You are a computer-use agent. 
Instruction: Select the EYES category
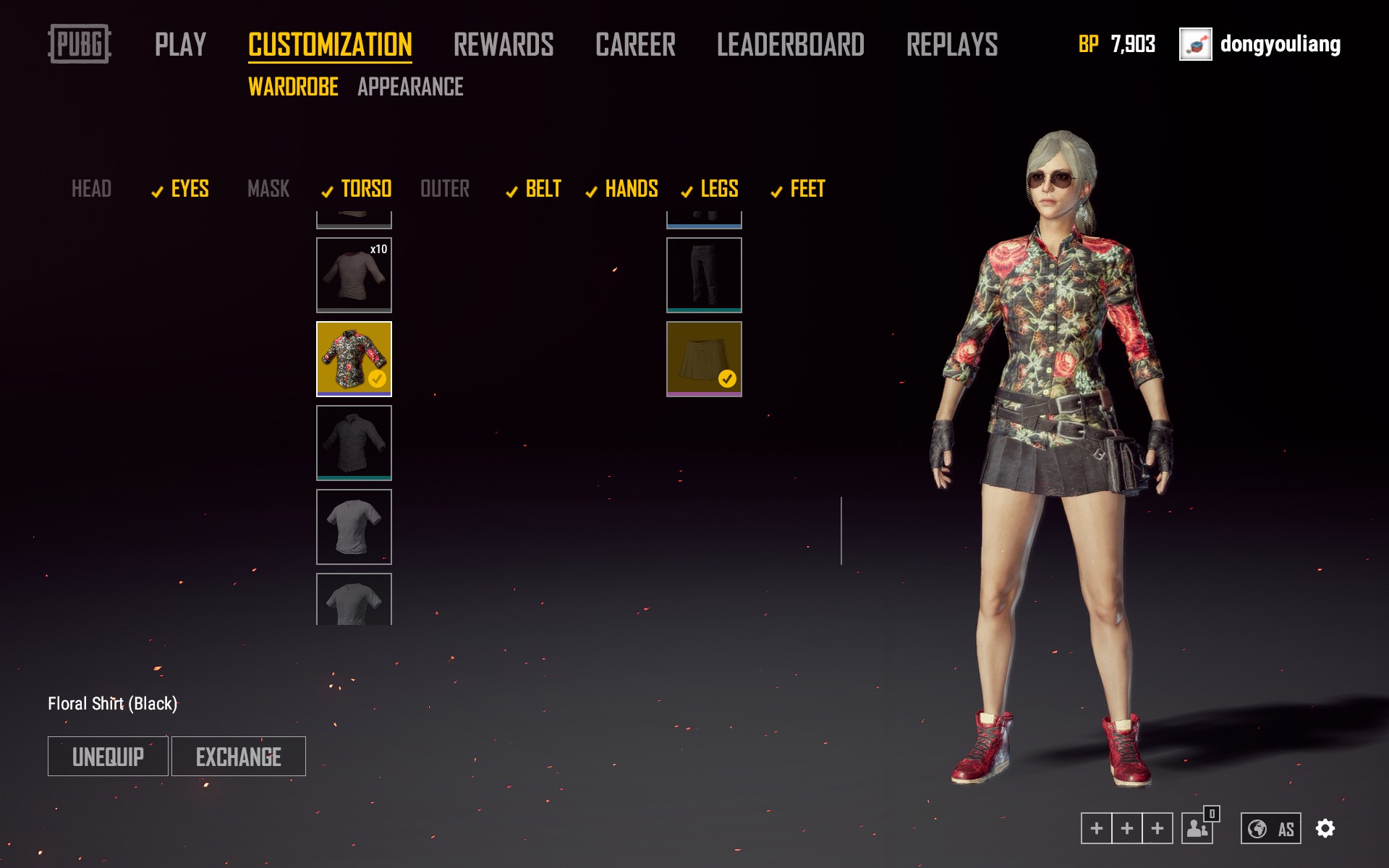coord(190,189)
